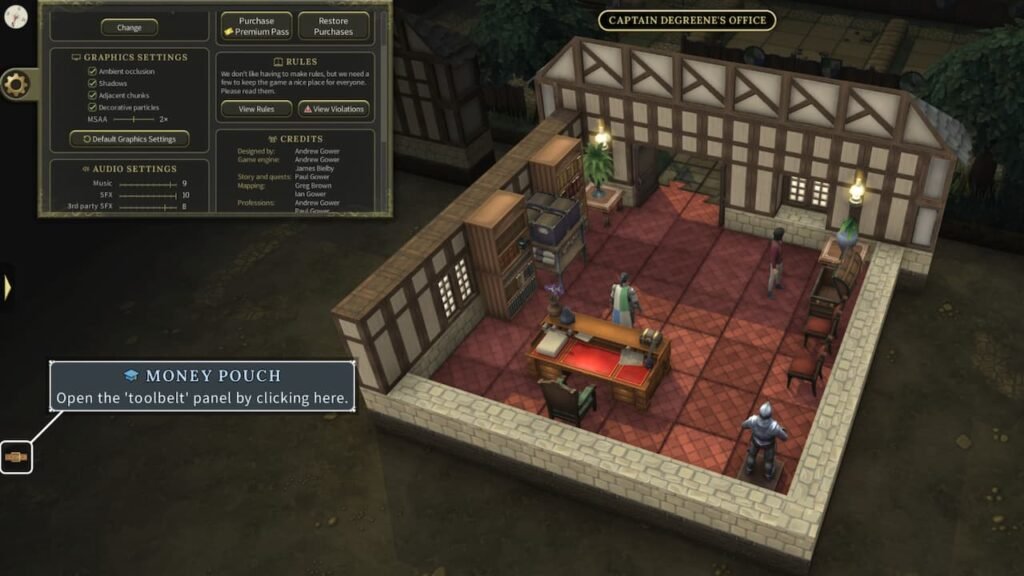The width and height of the screenshot is (1024, 576).
Task: Expand the left side panel arrow
Action: point(7,288)
